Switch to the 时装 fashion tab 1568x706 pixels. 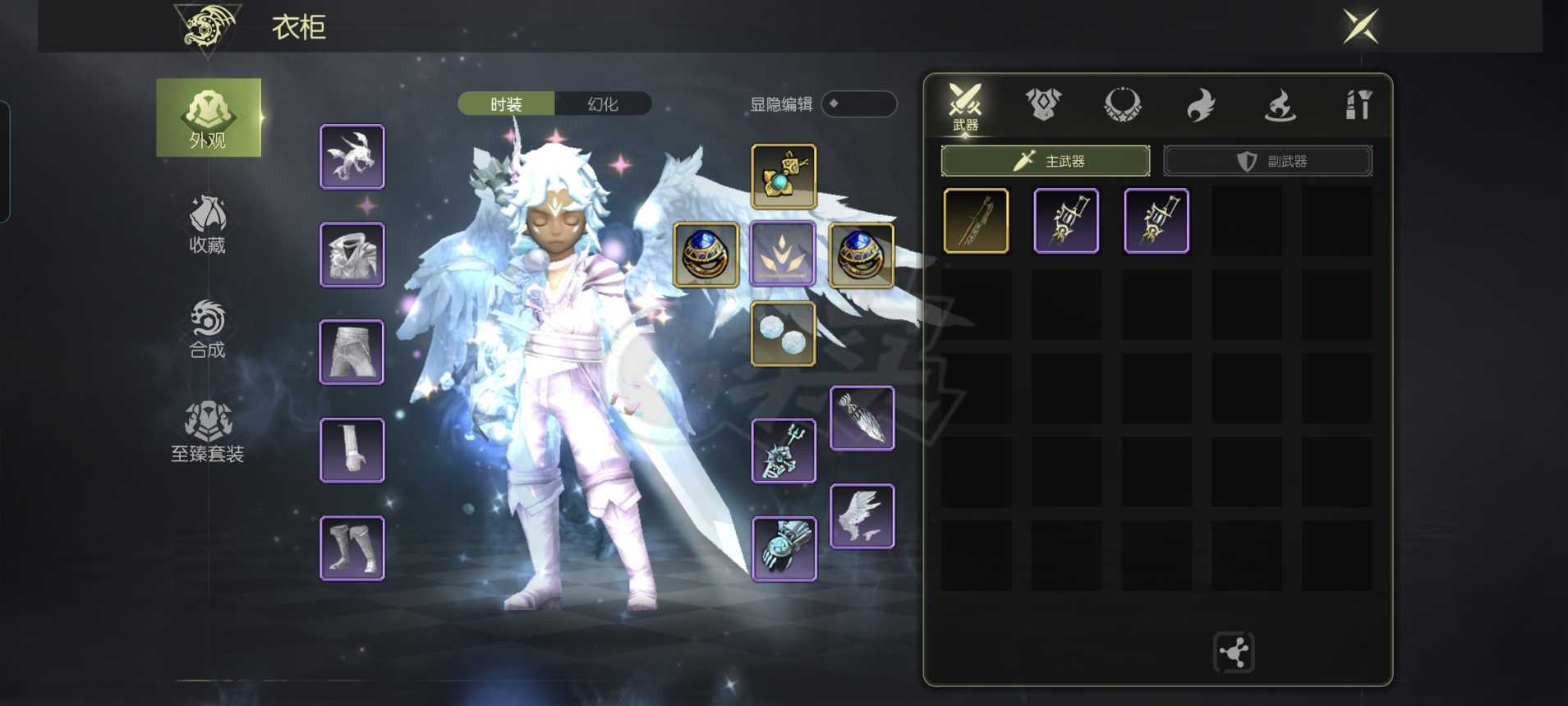point(506,104)
